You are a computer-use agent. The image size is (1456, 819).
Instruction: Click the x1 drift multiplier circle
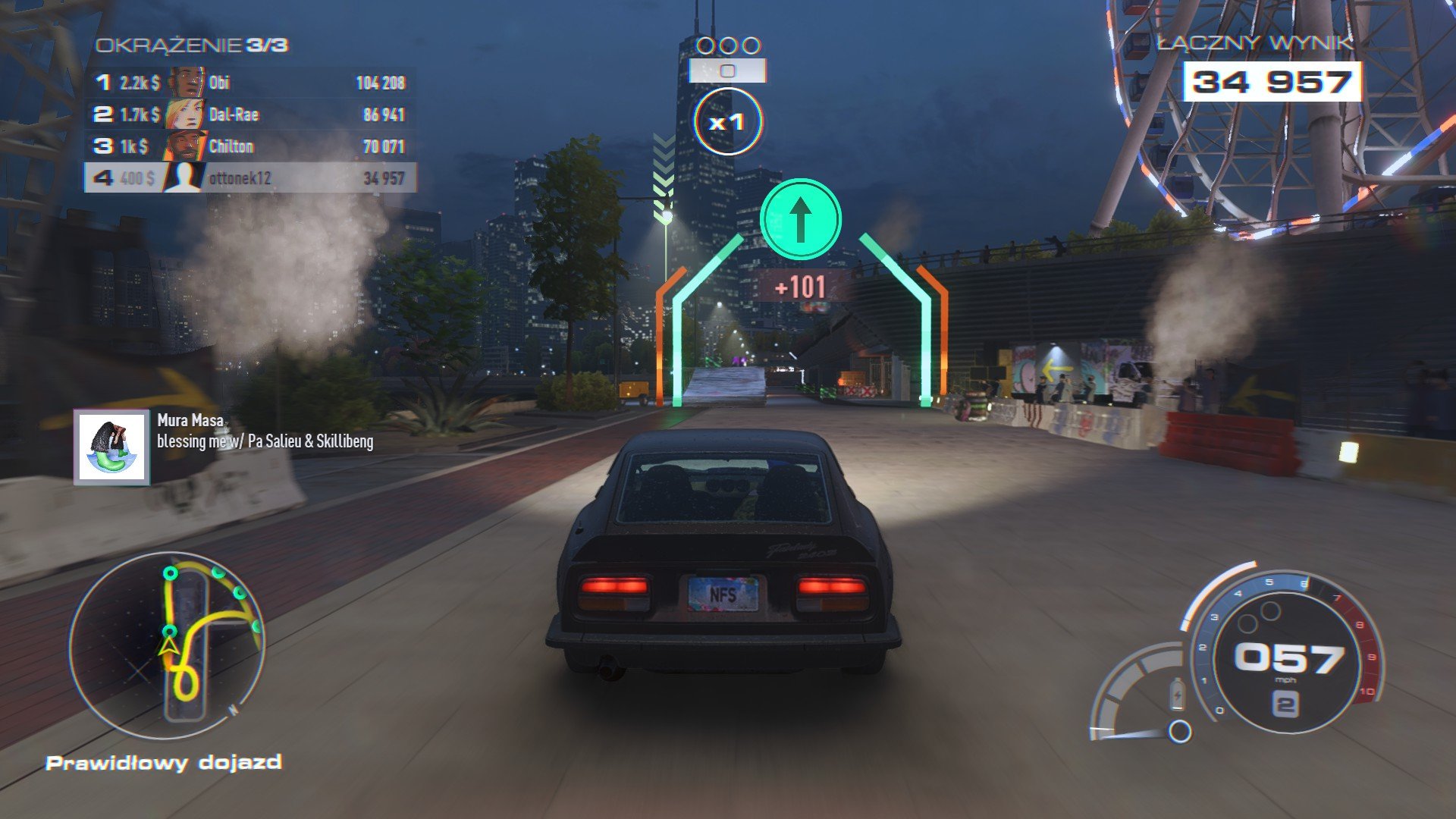pyautogui.click(x=726, y=121)
